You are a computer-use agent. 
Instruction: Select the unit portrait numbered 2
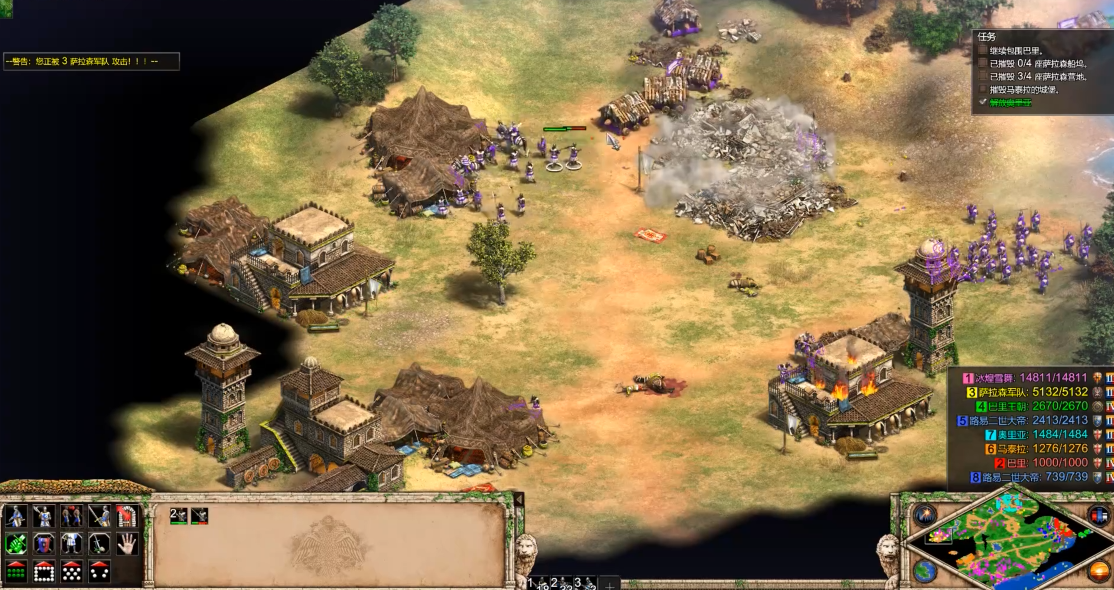(178, 516)
